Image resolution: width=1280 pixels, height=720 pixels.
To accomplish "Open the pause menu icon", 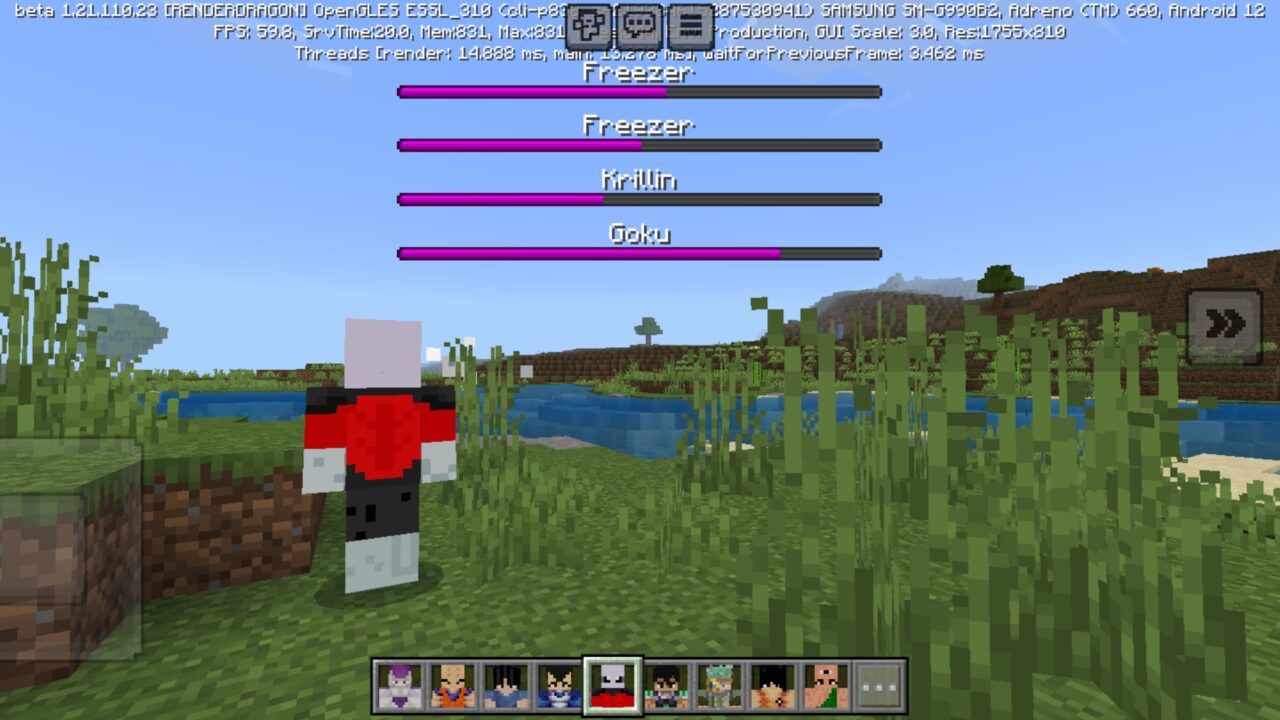I will coord(688,20).
